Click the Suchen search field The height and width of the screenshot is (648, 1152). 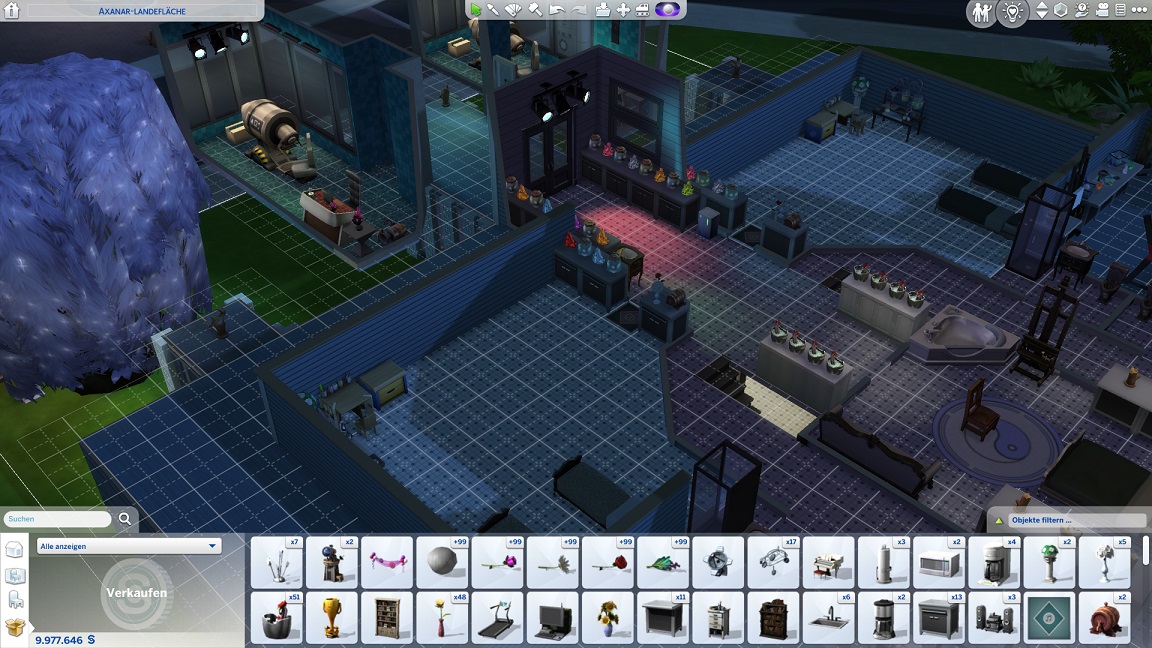[57, 520]
